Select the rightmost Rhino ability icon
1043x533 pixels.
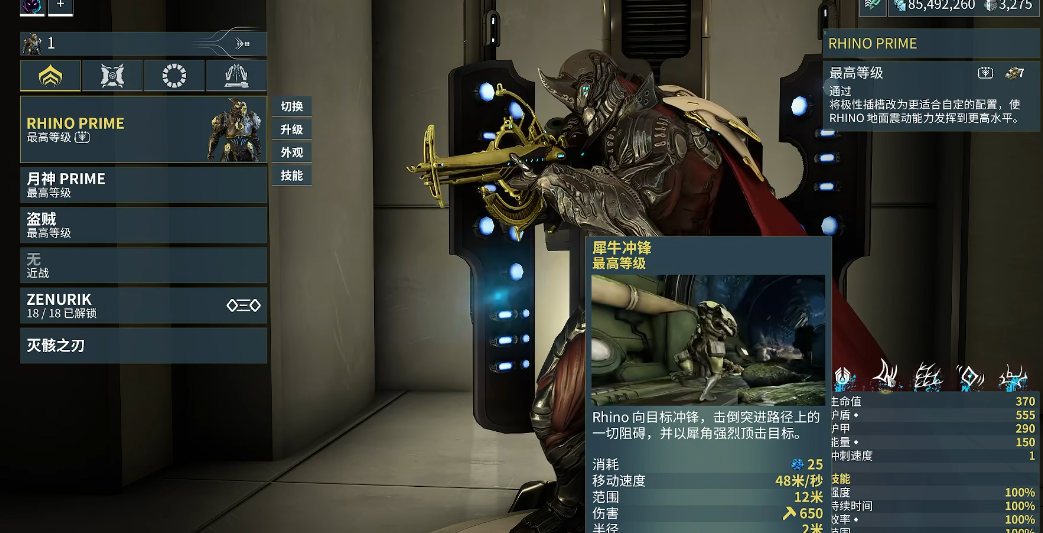[1014, 378]
